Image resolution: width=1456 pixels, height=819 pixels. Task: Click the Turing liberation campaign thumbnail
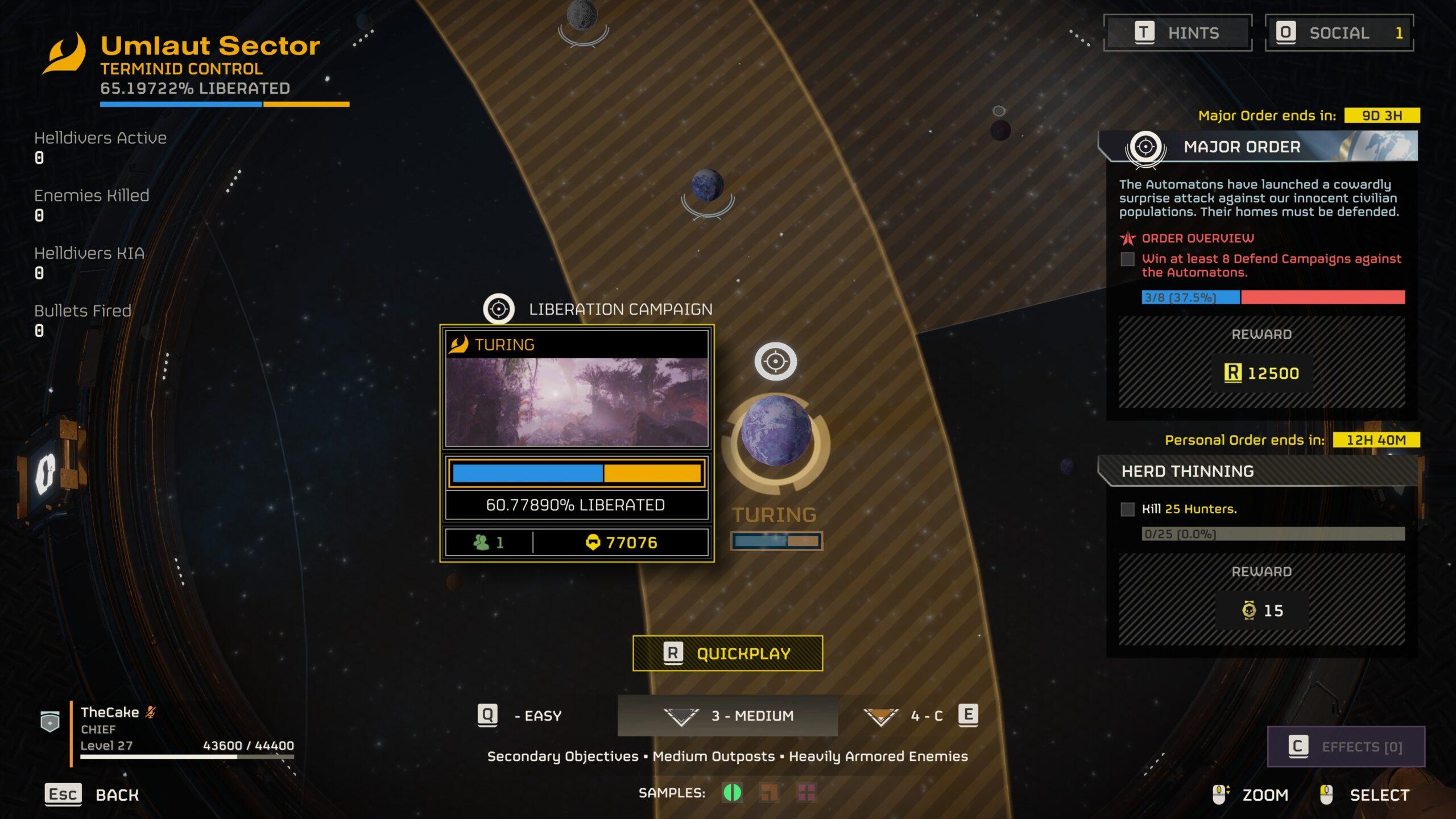pyautogui.click(x=577, y=402)
